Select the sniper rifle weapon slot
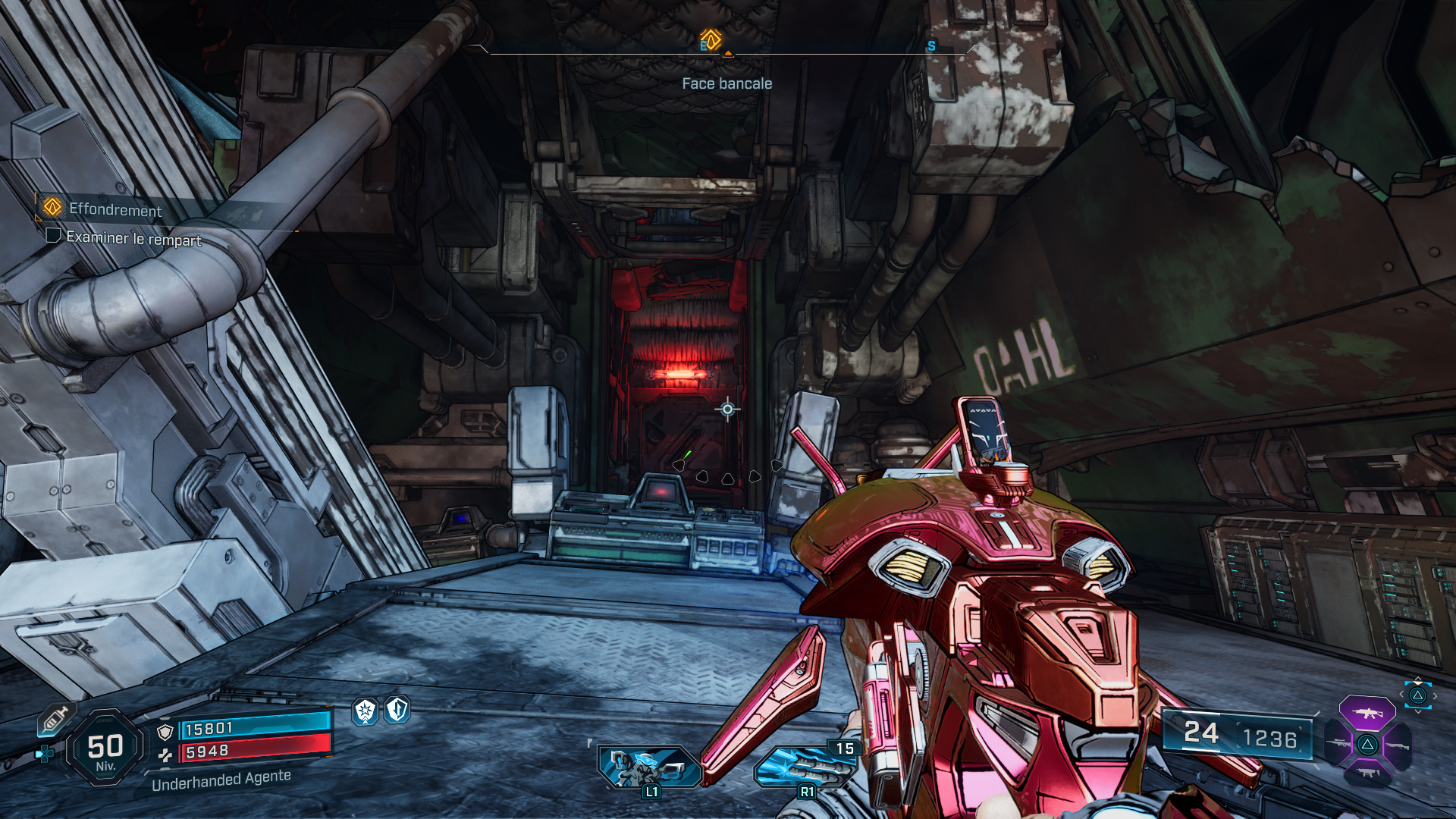Screen dimensions: 1456x819 [x=1338, y=743]
